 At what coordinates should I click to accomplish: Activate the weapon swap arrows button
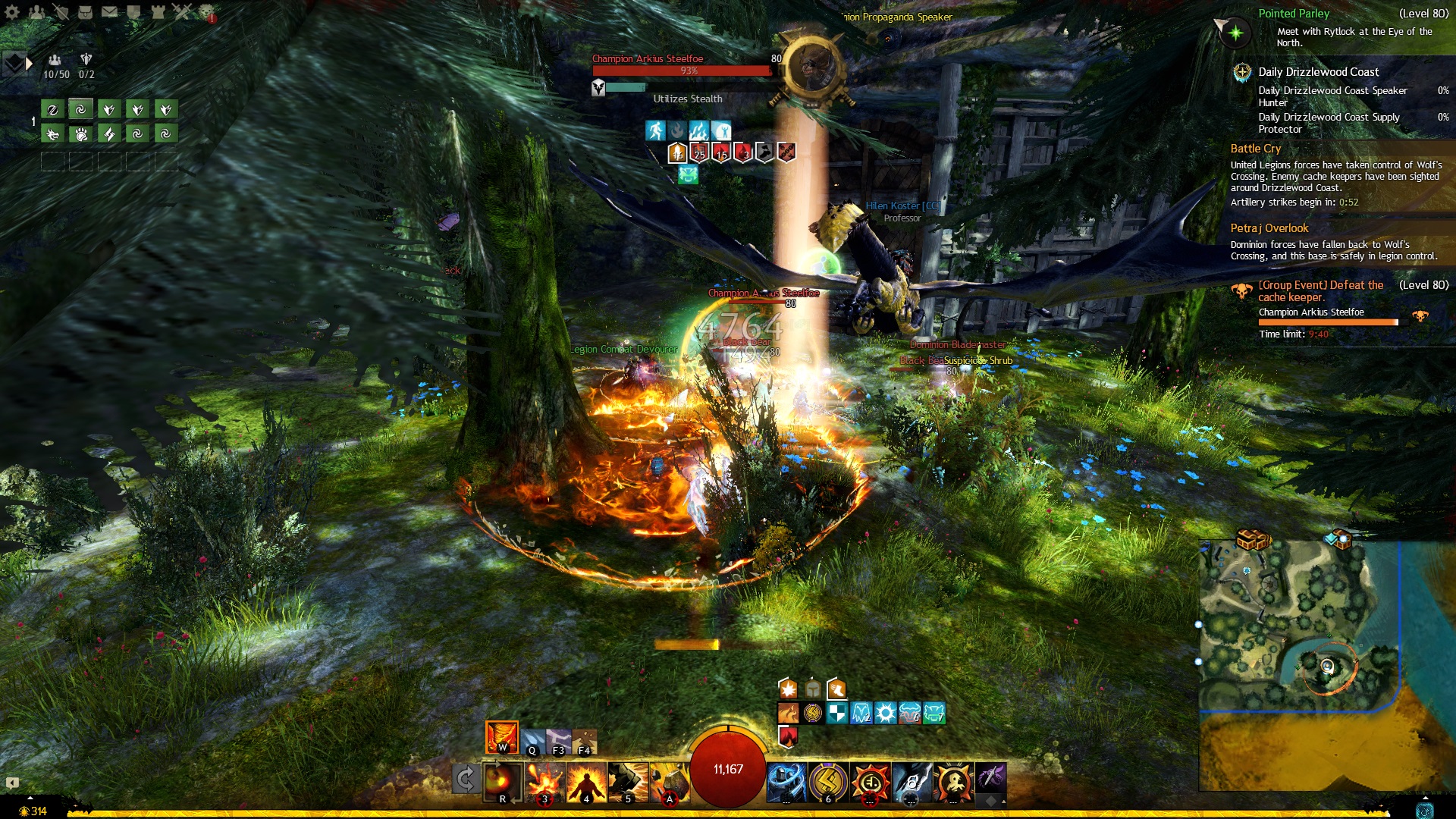[x=465, y=779]
